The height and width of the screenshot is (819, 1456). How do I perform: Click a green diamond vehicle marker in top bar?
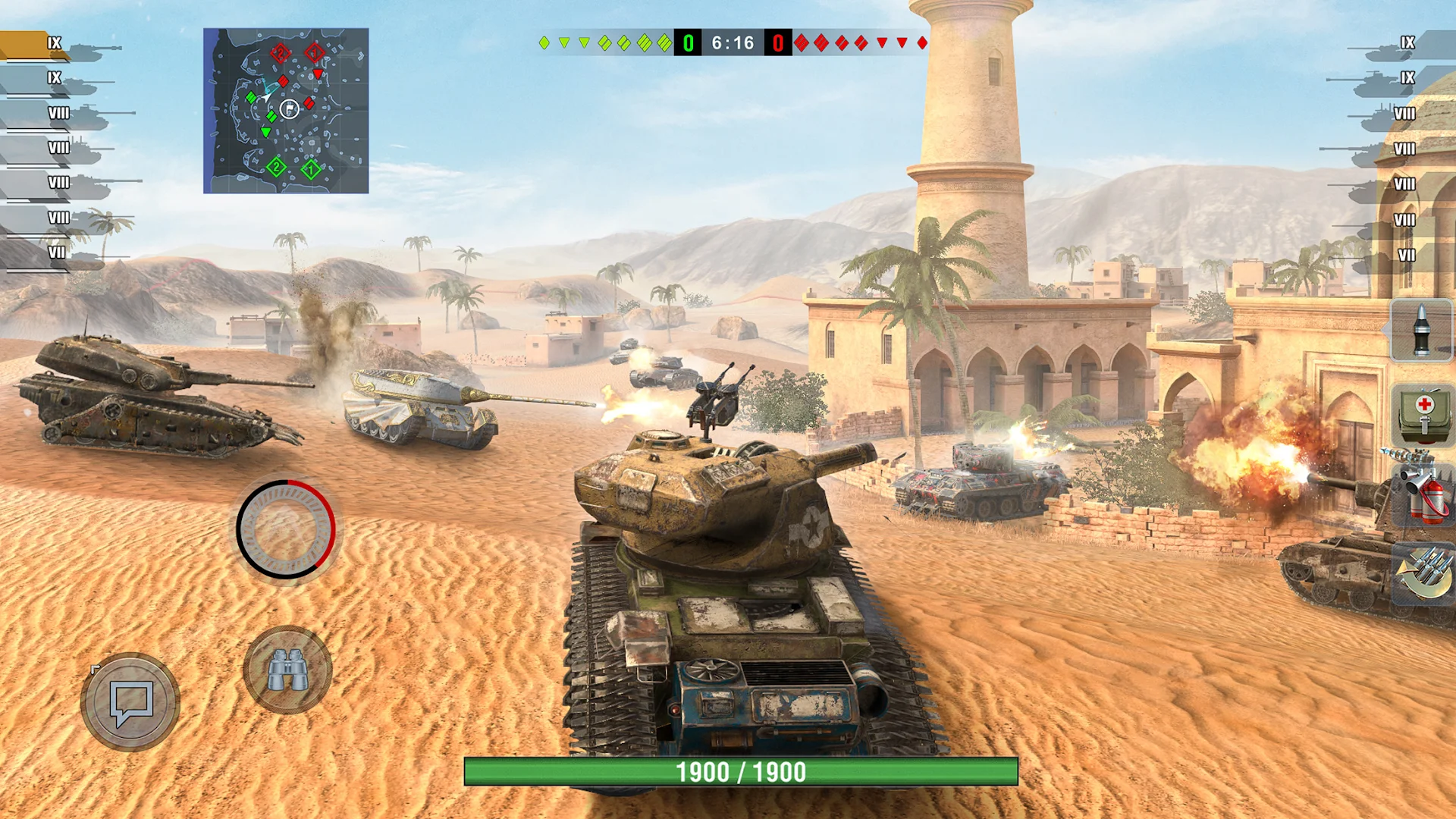(x=545, y=42)
